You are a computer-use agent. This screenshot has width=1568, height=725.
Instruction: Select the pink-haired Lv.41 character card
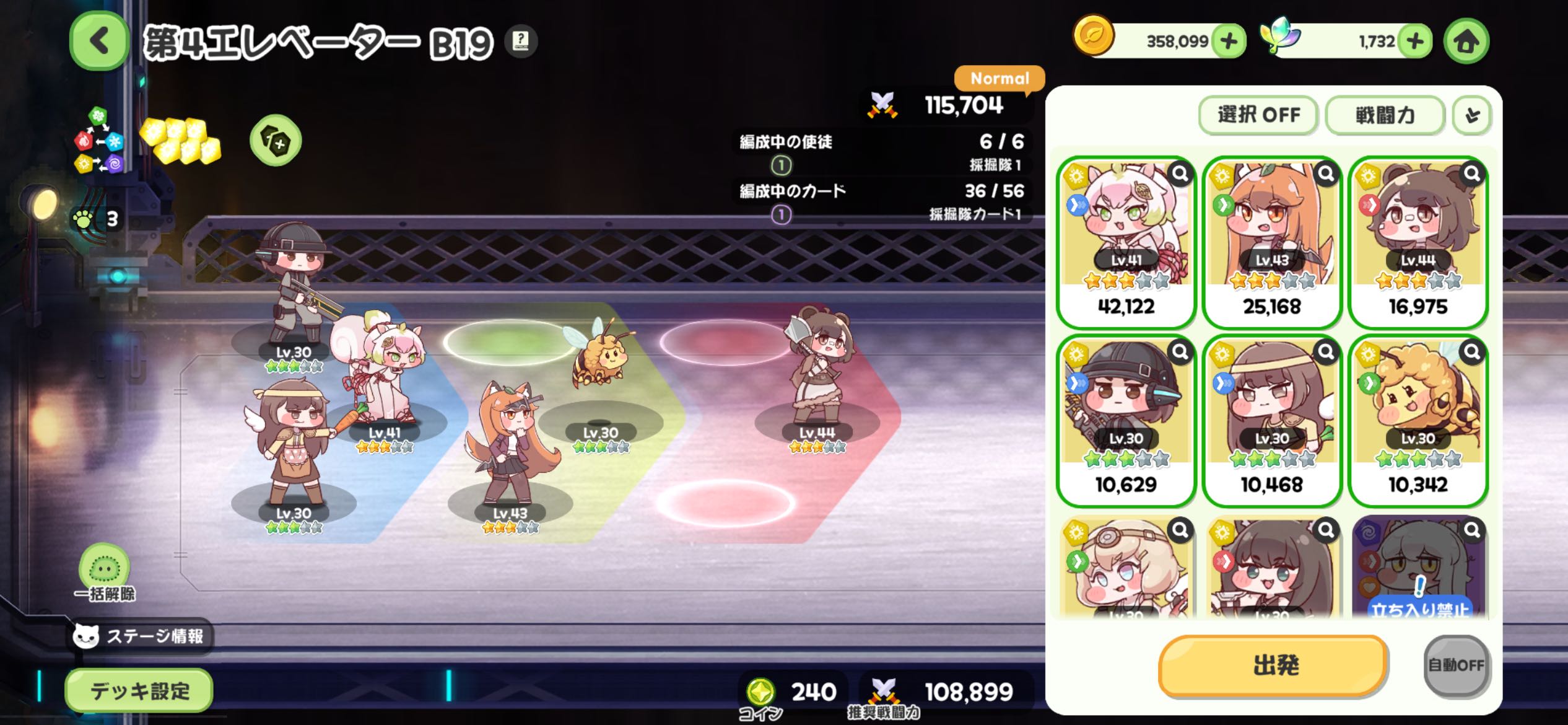[1126, 242]
